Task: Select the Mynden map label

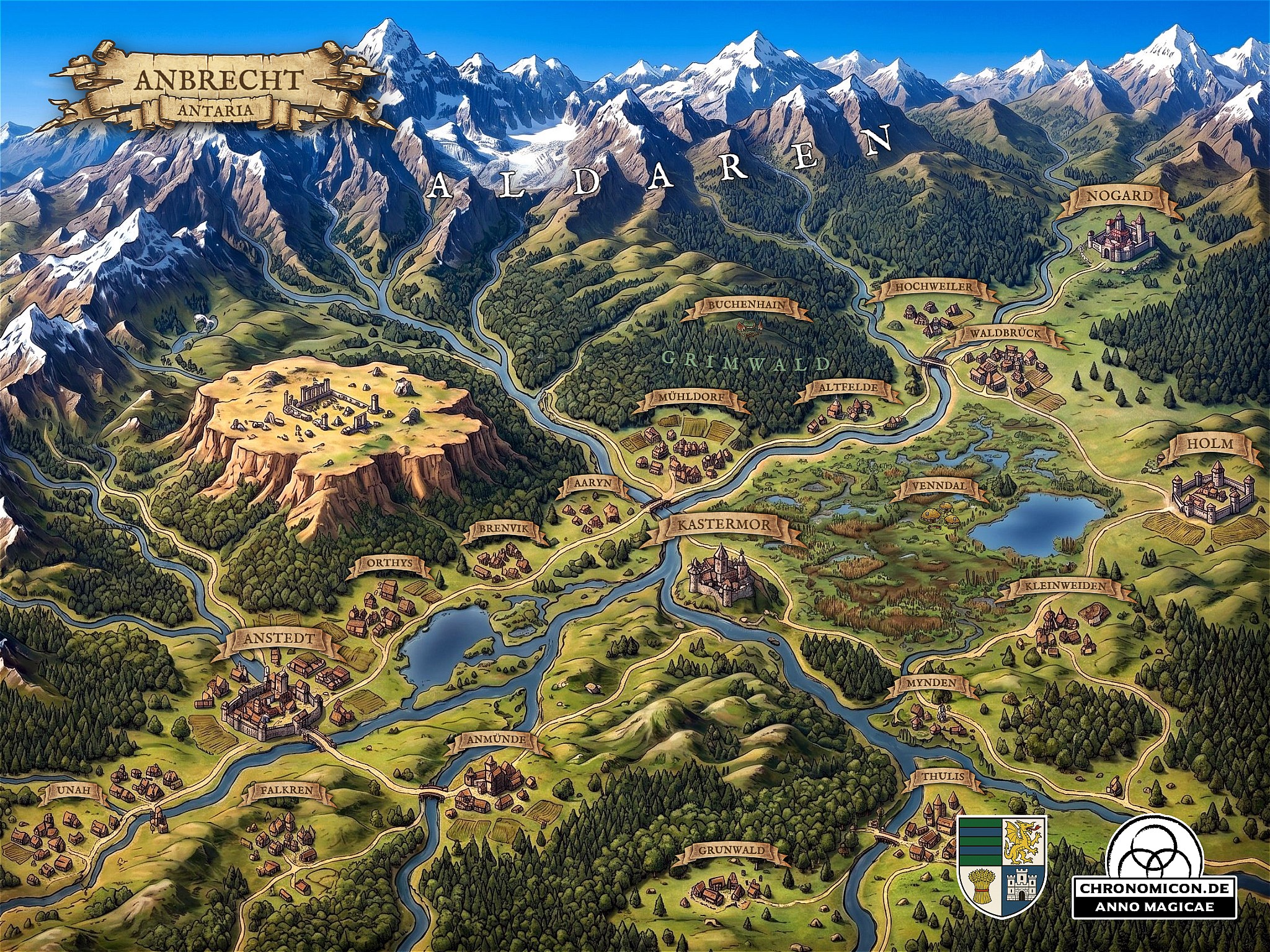Action: pyautogui.click(x=924, y=684)
